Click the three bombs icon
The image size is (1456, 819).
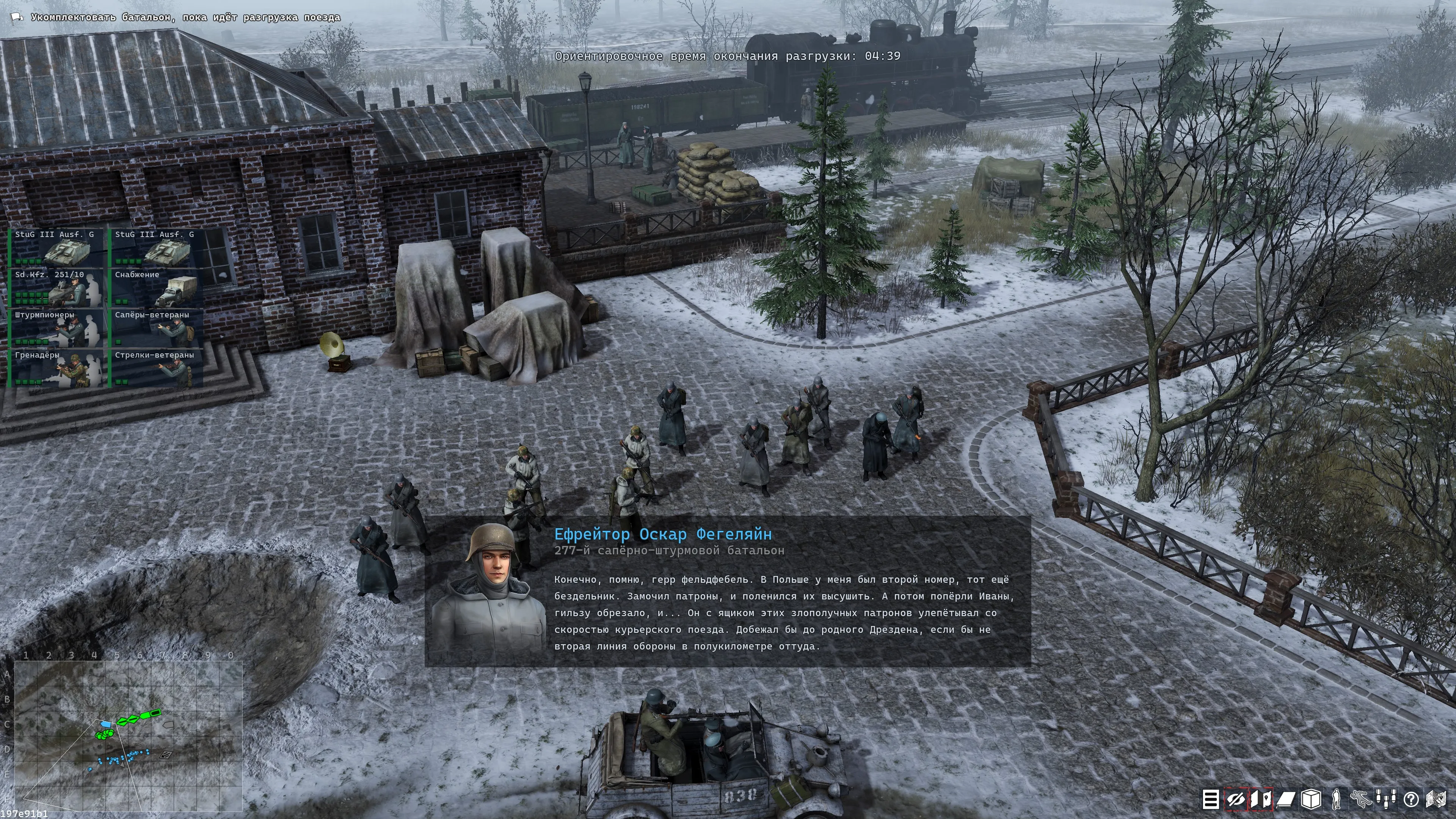[1386, 800]
